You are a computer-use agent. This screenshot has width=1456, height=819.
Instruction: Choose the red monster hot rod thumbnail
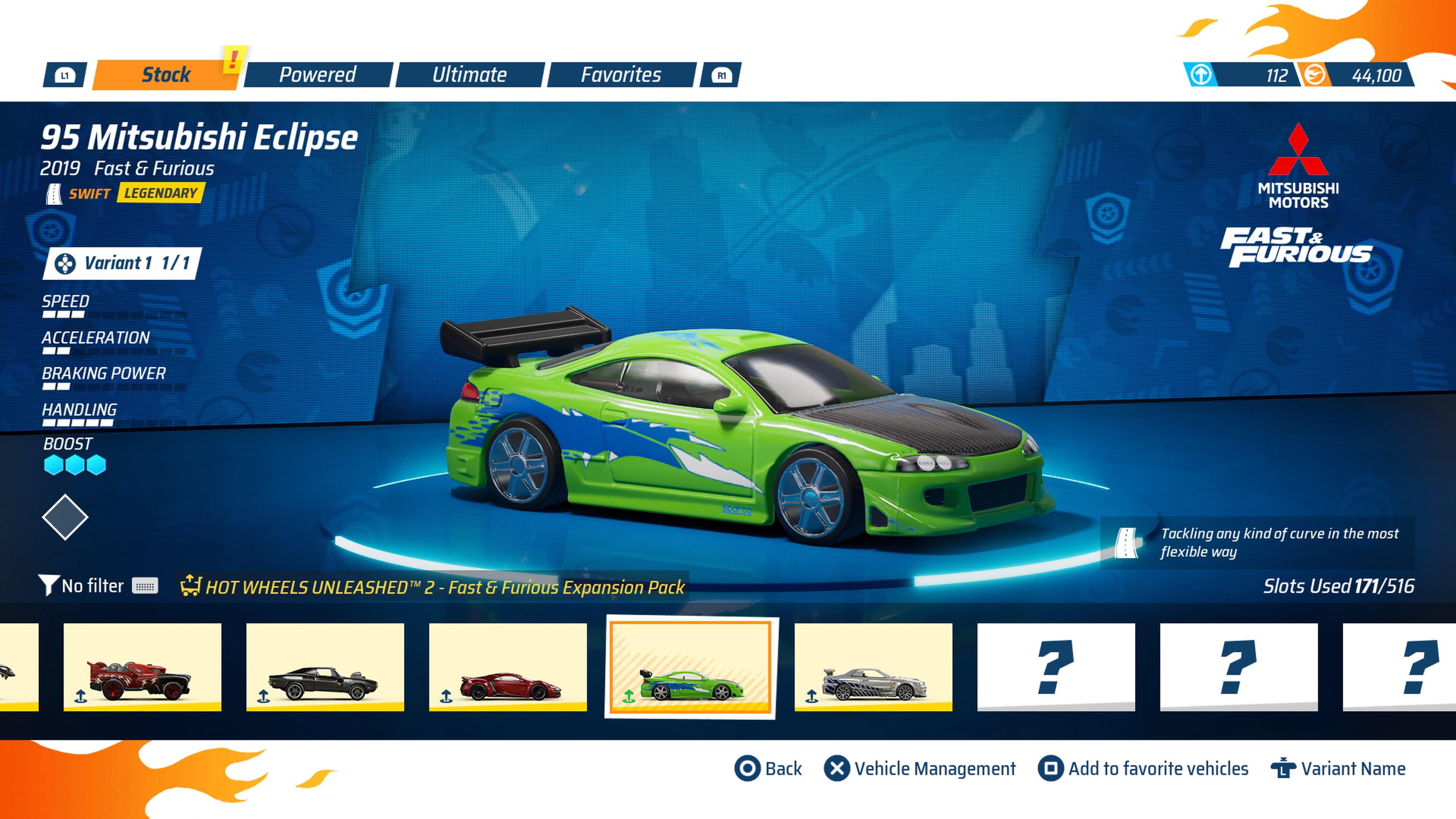click(142, 667)
